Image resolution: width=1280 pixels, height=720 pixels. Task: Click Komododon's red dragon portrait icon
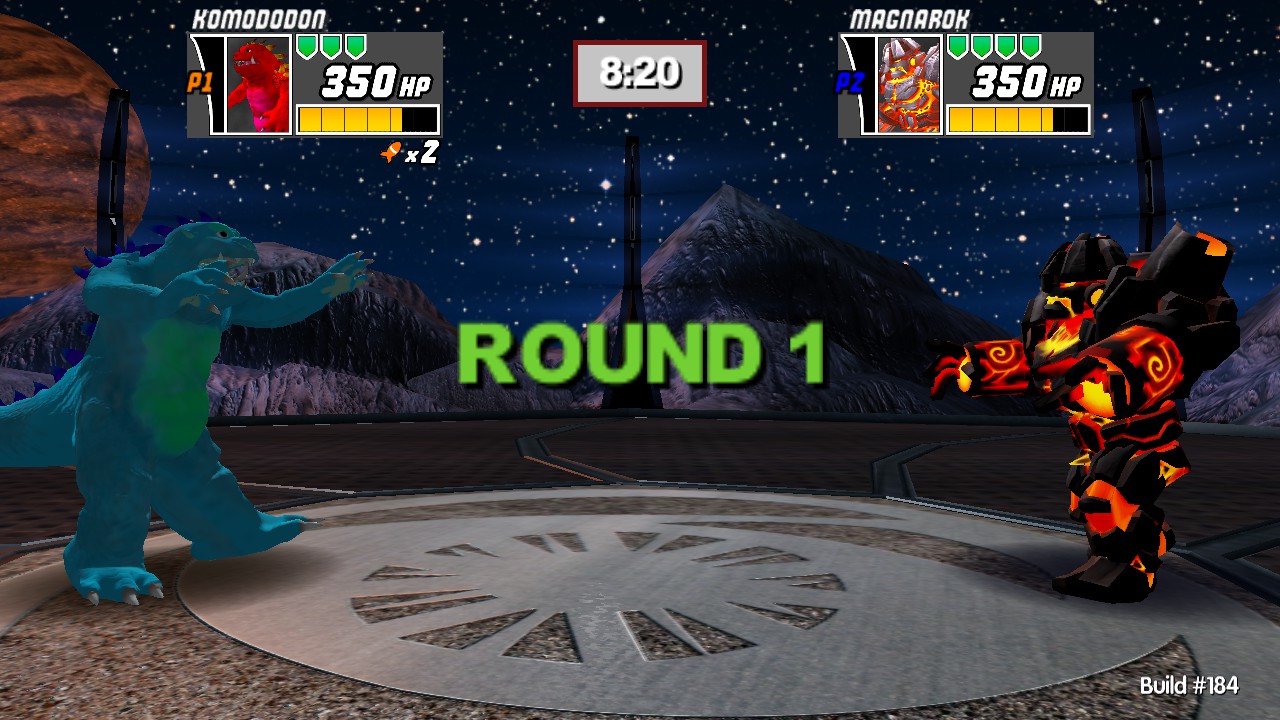pyautogui.click(x=258, y=84)
